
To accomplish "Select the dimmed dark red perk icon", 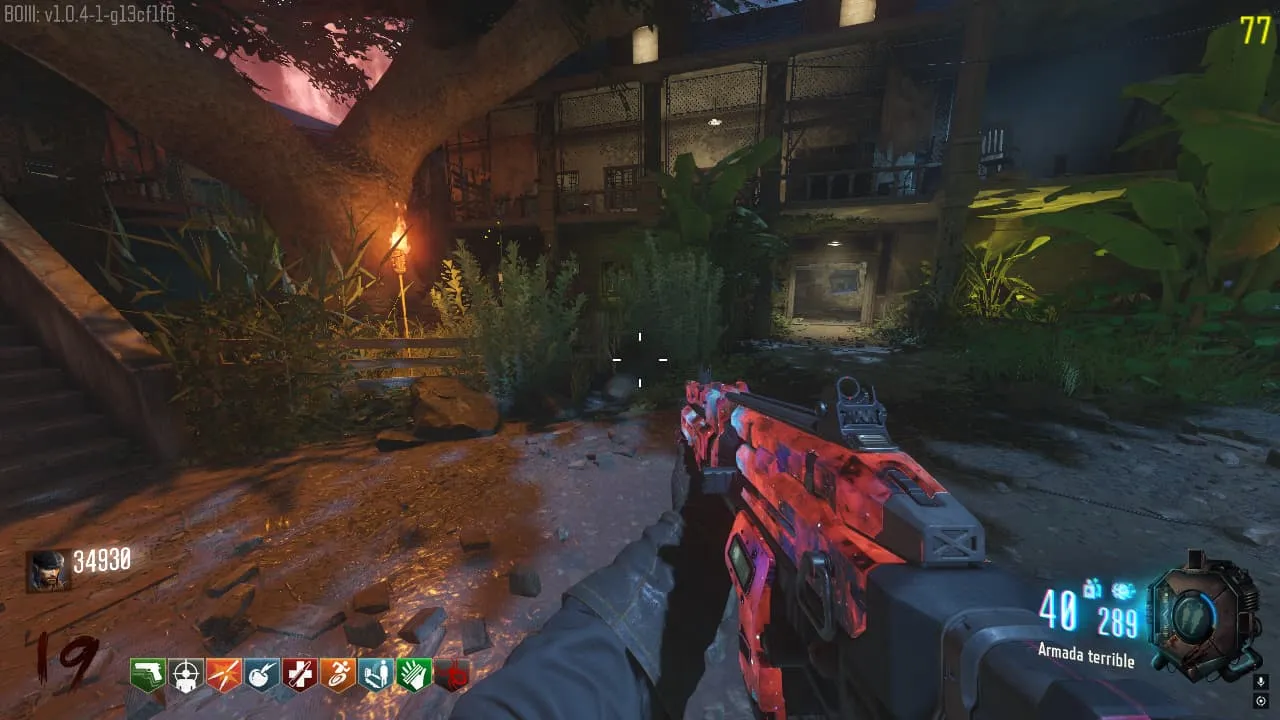I will [451, 675].
